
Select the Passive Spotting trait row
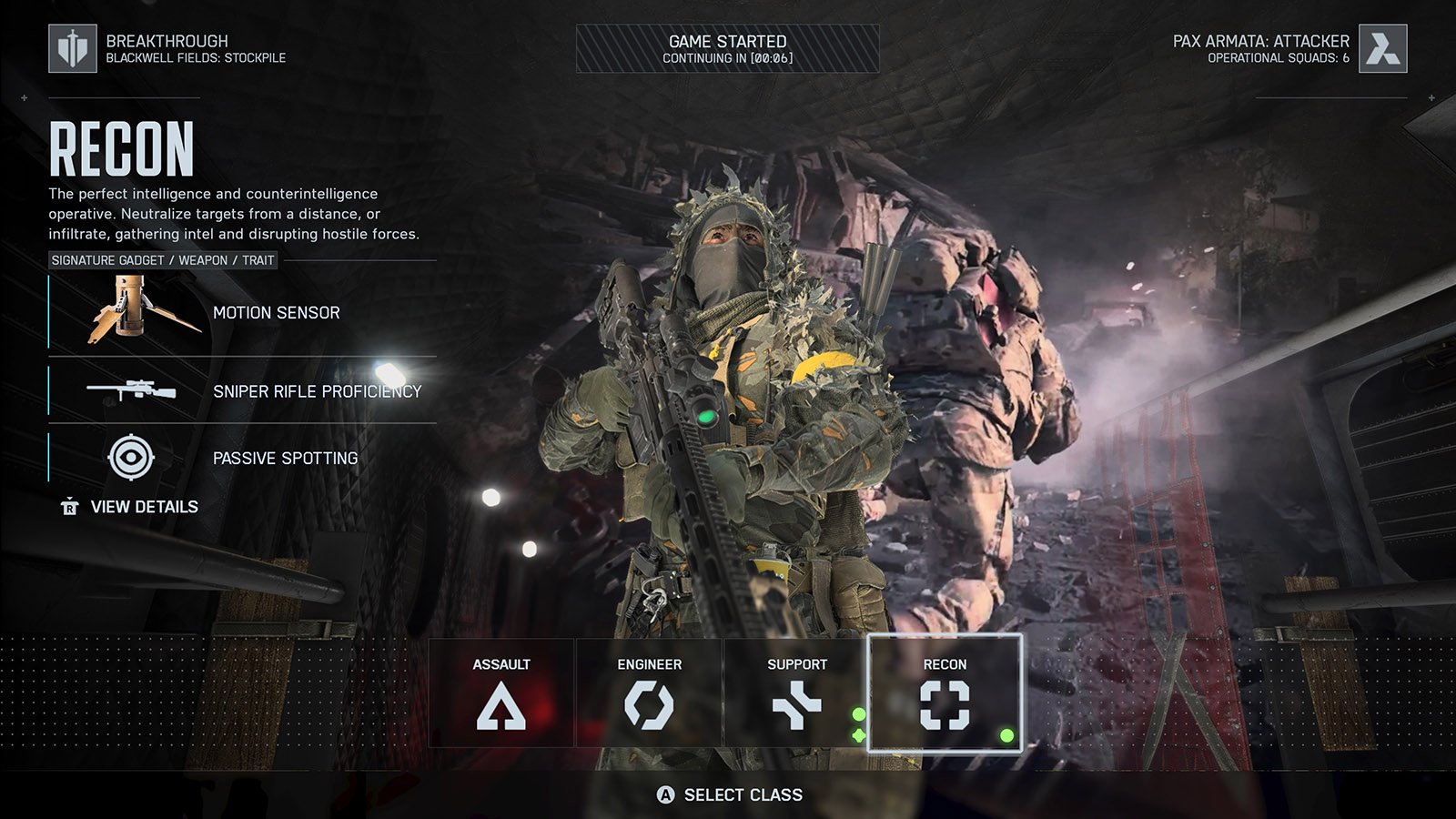tap(243, 458)
